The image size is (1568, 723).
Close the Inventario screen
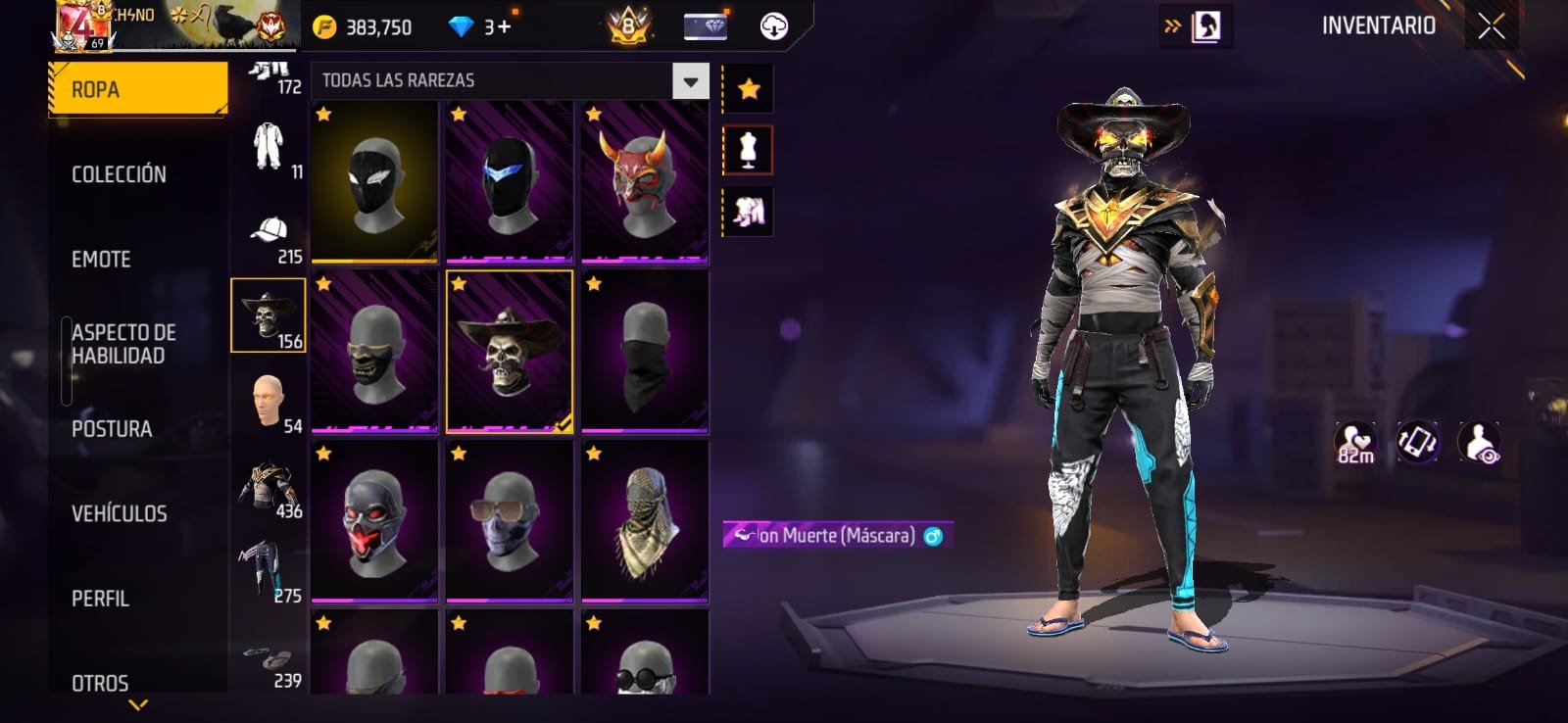pyautogui.click(x=1491, y=26)
